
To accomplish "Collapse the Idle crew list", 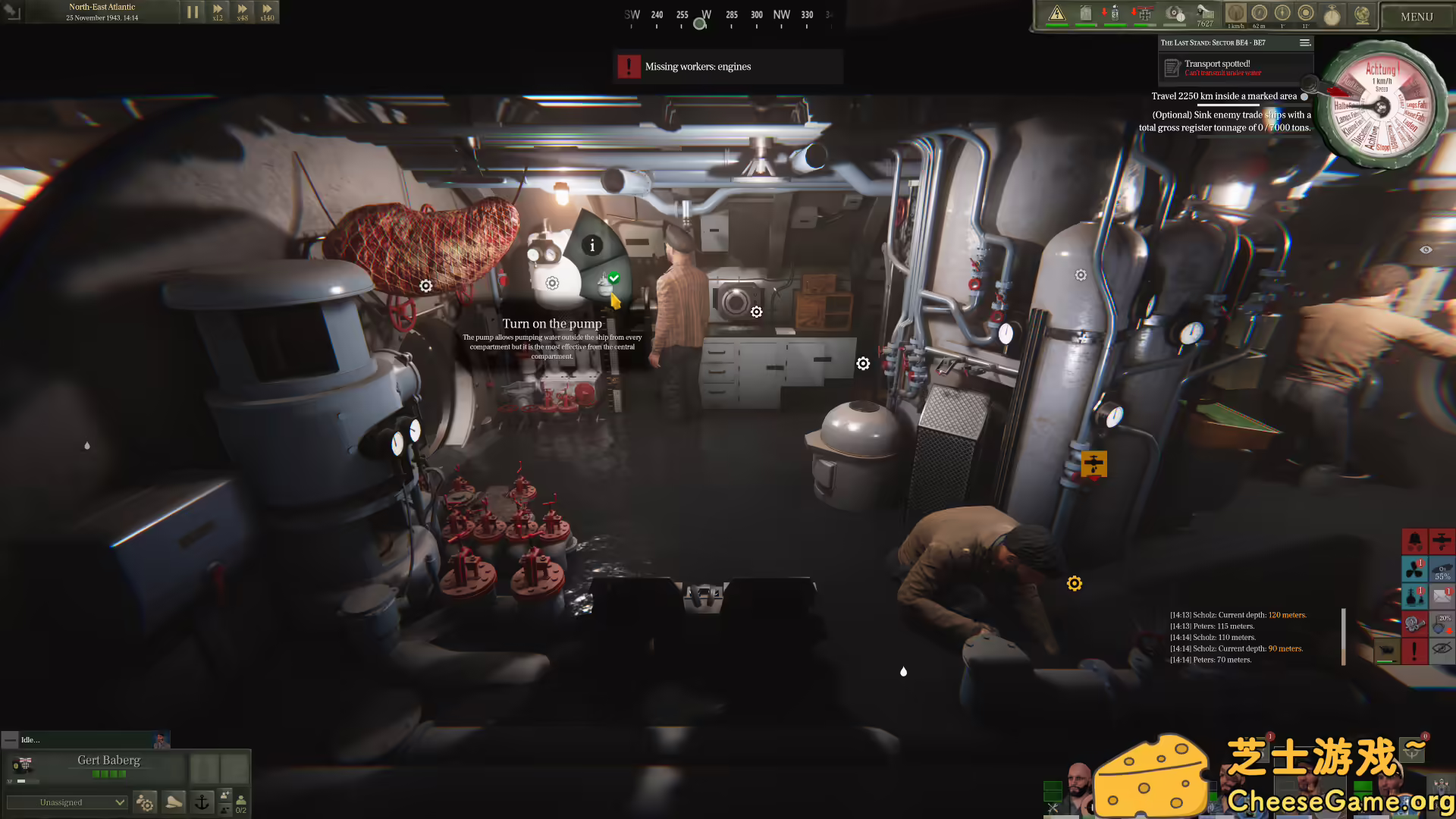I will click(x=10, y=739).
